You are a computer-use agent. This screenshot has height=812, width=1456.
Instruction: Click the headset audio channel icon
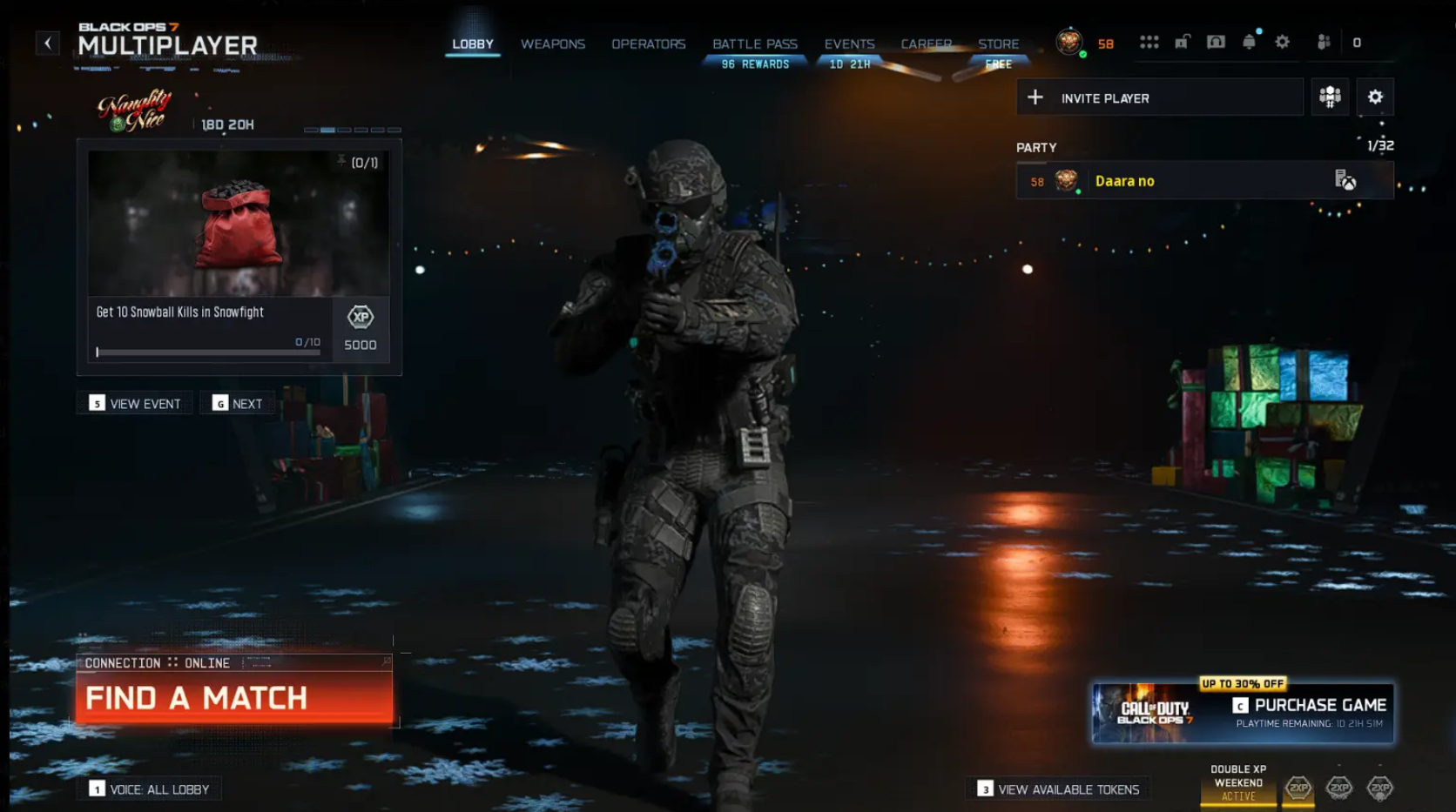(1216, 41)
